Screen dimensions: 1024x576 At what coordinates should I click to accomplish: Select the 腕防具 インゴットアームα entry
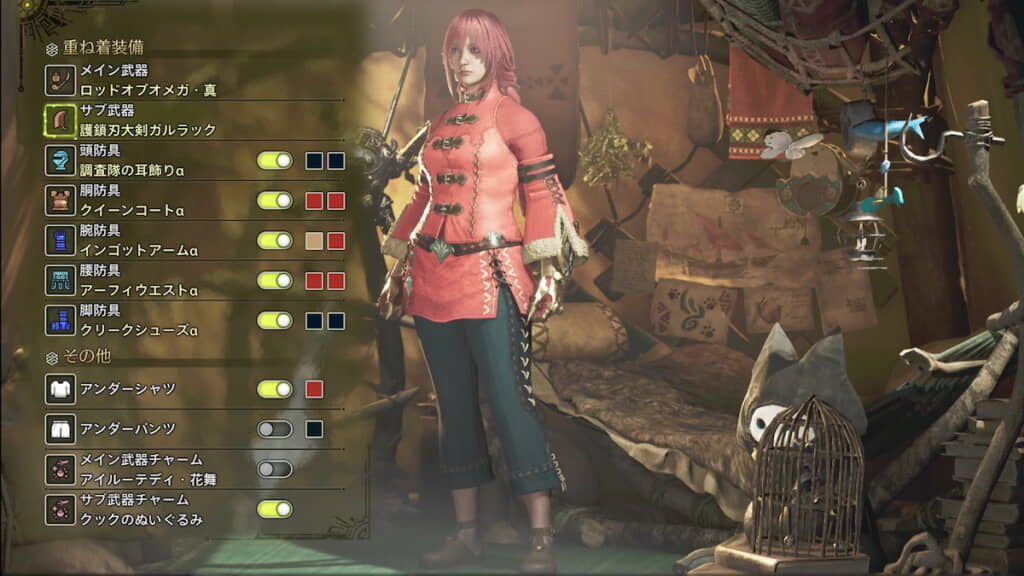pyautogui.click(x=130, y=241)
